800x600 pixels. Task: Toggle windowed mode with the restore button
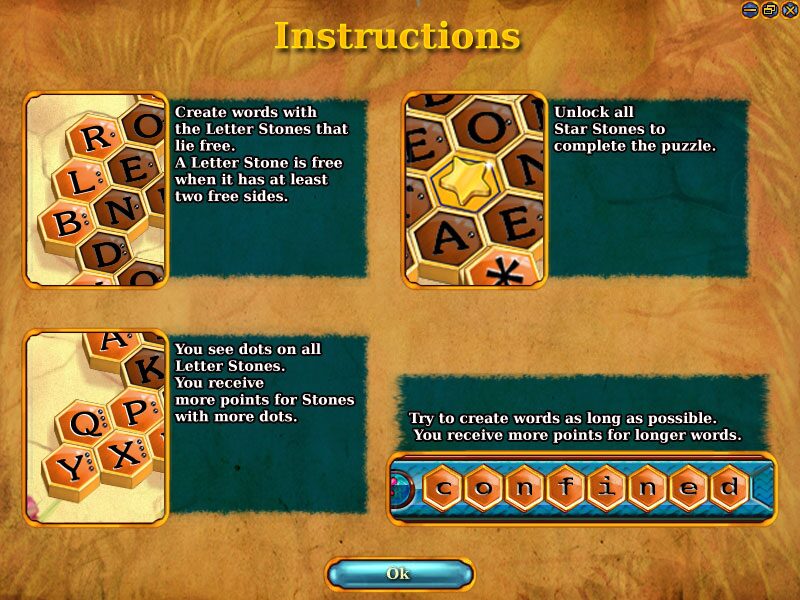769,9
